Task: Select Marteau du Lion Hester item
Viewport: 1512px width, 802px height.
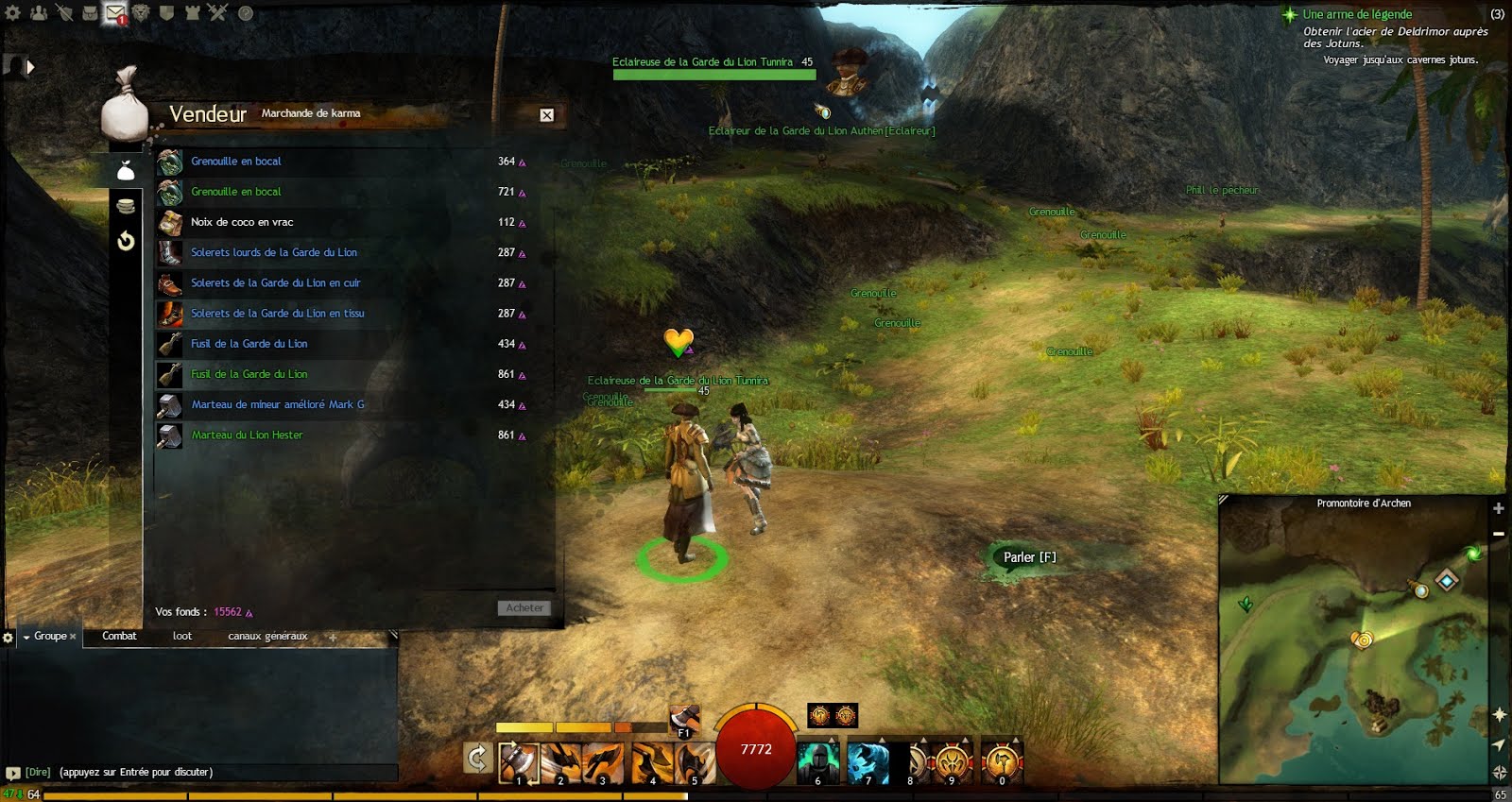Action: click(247, 435)
